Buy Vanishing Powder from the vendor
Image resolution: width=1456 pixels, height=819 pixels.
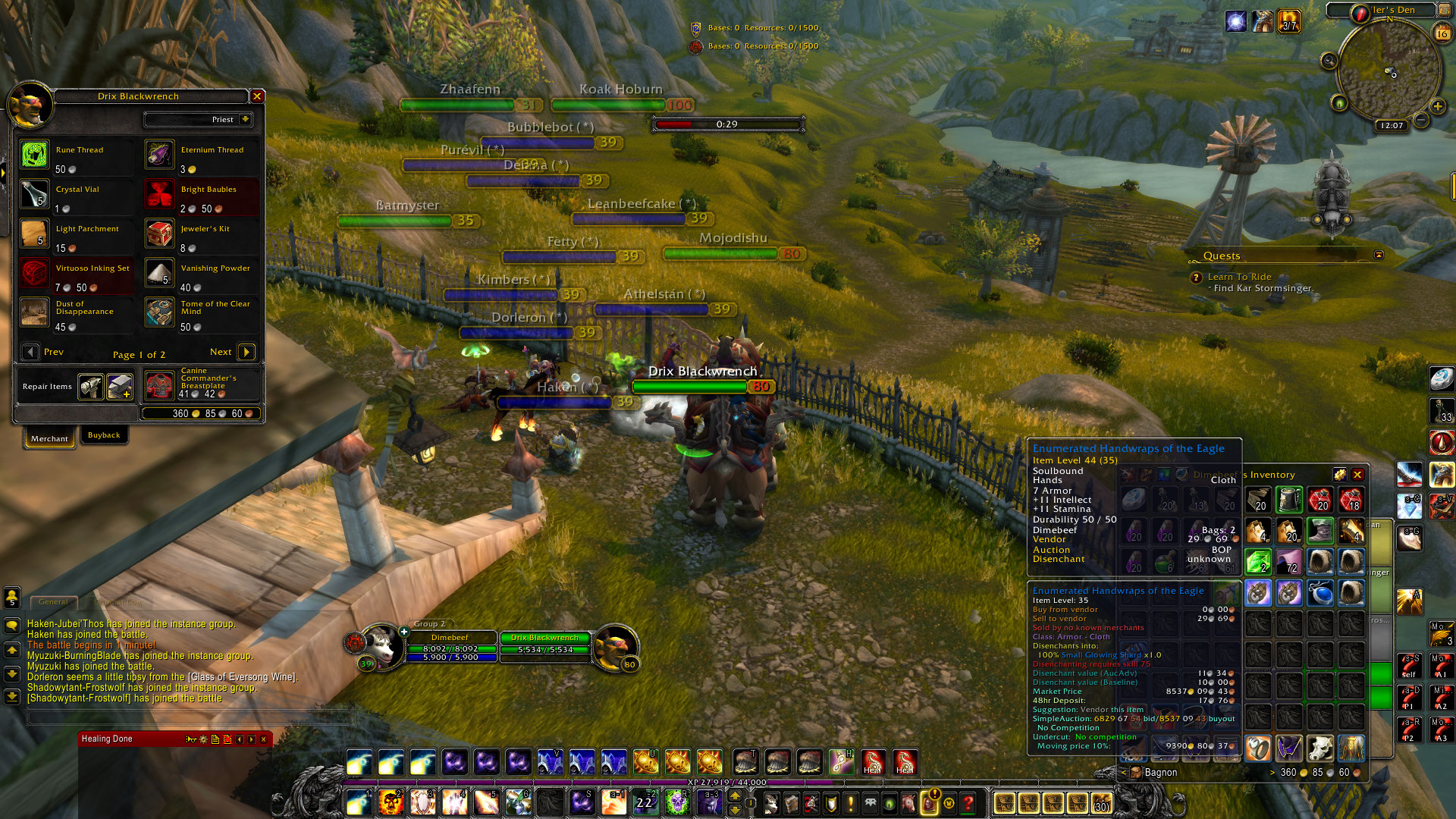point(160,273)
